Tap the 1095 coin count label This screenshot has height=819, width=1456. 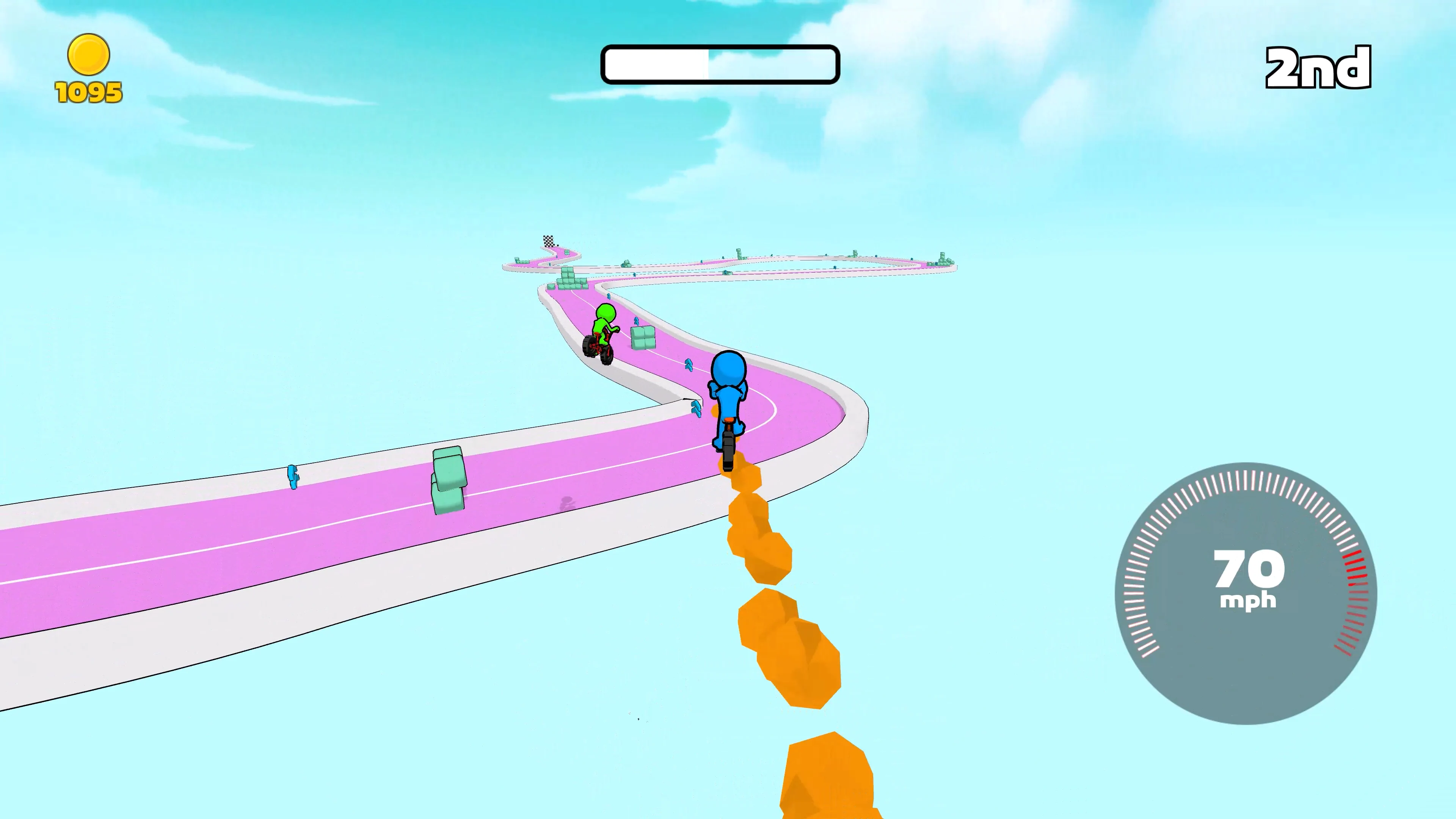pyautogui.click(x=89, y=92)
